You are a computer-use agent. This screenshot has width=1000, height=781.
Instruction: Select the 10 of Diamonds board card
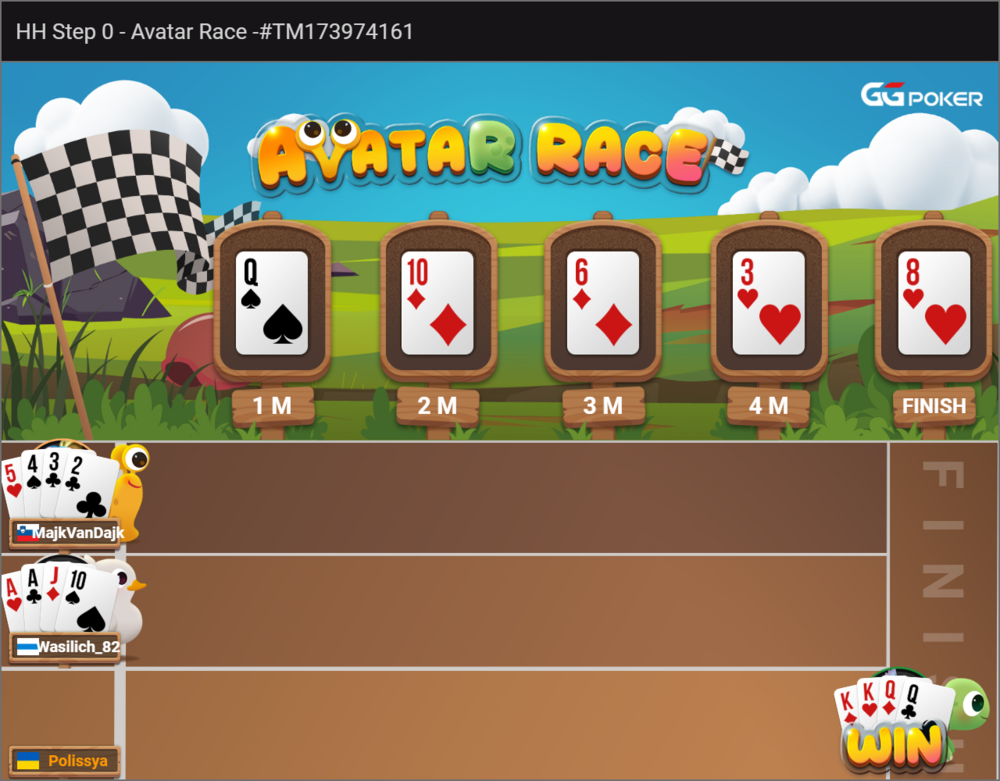coord(437,303)
